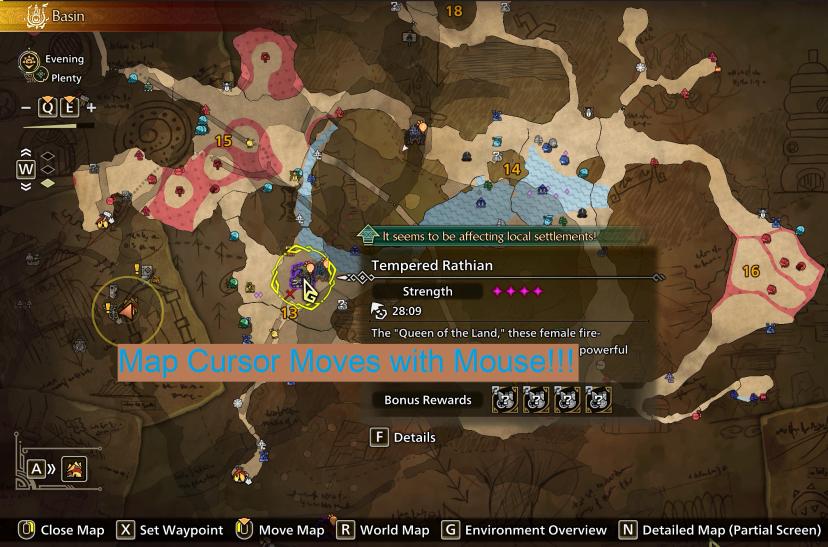The image size is (828, 547).
Task: Show the Environment Overview
Action: [524, 530]
